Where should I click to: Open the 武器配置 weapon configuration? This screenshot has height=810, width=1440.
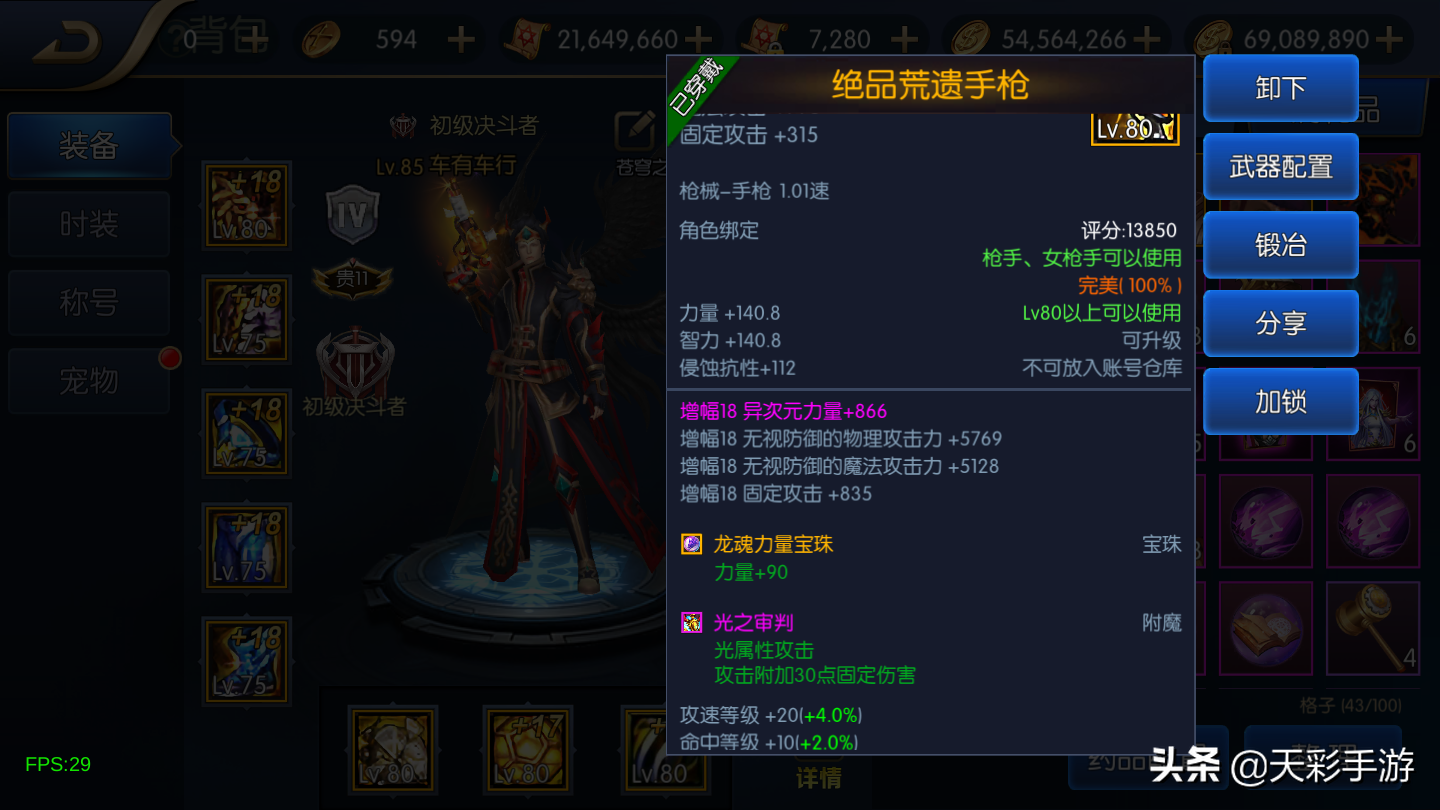[1281, 166]
